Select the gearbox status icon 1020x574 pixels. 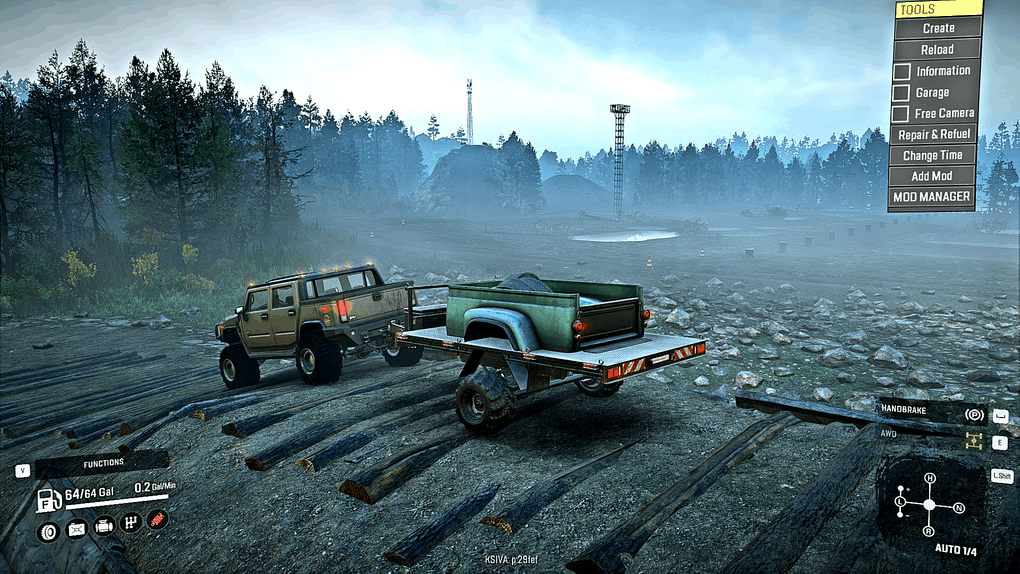130,523
